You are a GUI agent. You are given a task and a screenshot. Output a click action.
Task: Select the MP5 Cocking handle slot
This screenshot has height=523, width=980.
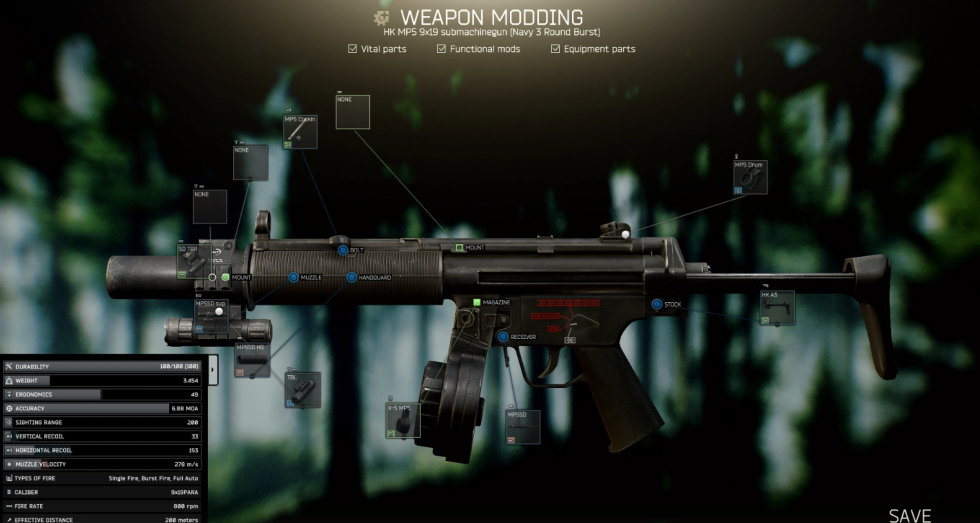coord(300,131)
